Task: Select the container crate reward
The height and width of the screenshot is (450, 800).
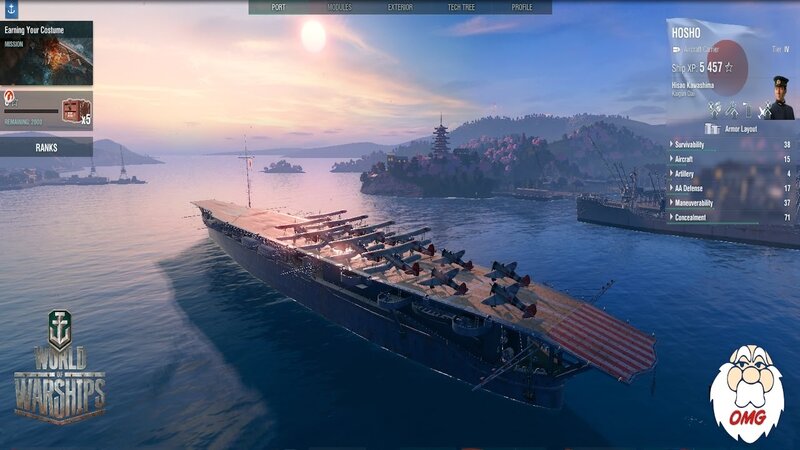Action: tap(74, 109)
